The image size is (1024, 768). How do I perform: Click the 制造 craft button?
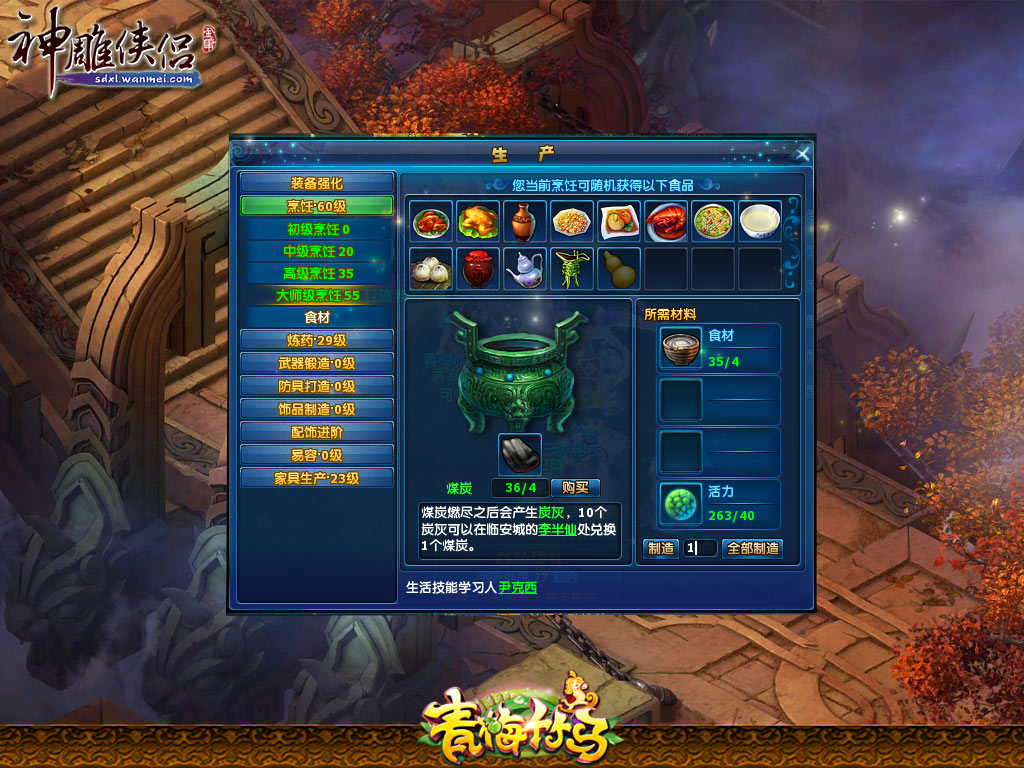tap(661, 548)
